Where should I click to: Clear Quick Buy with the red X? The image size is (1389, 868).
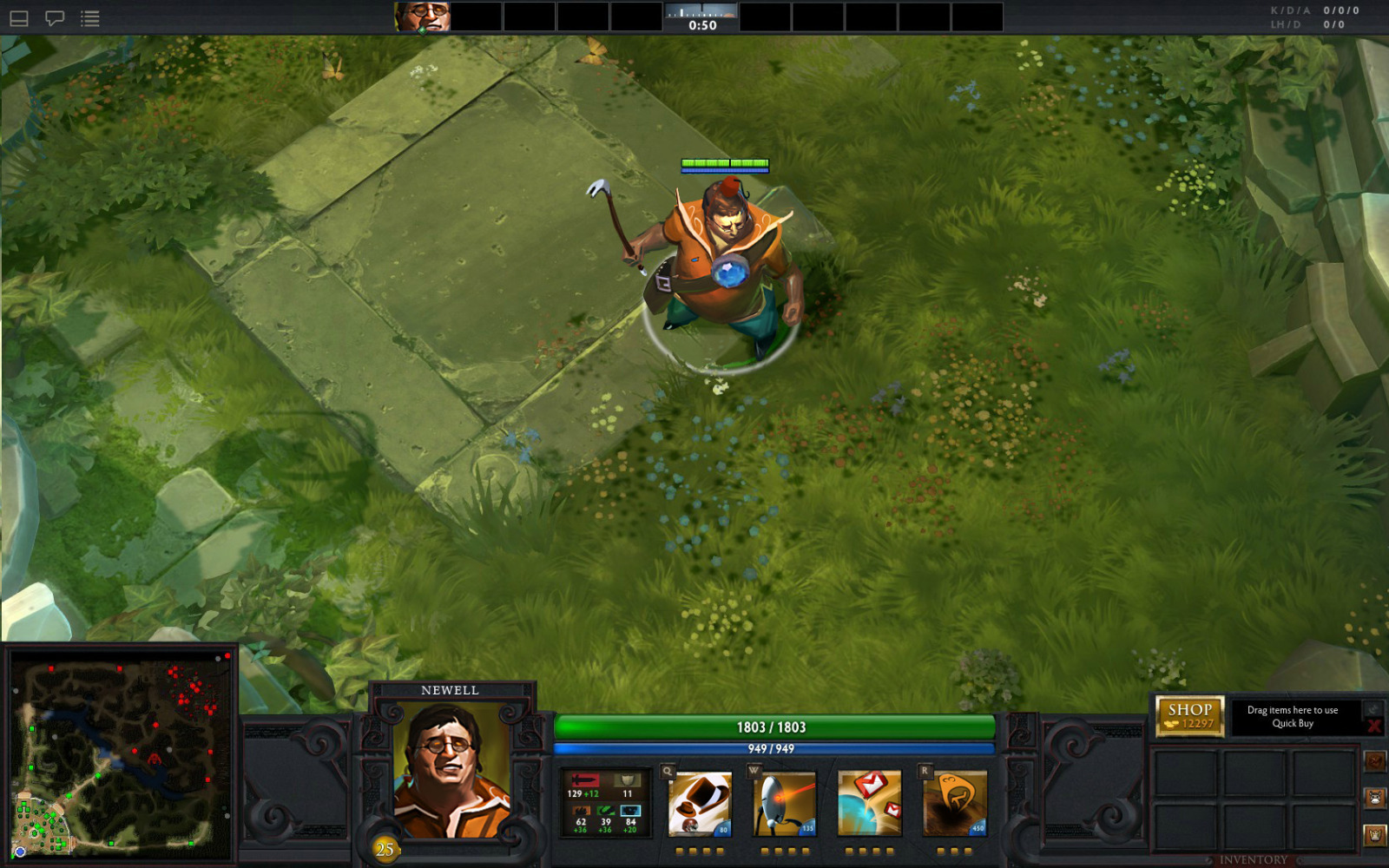pyautogui.click(x=1373, y=726)
